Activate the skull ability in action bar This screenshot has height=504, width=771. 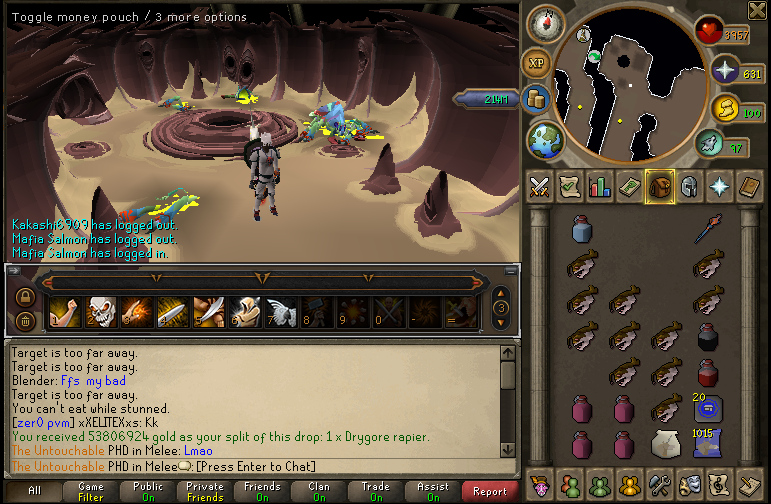101,312
